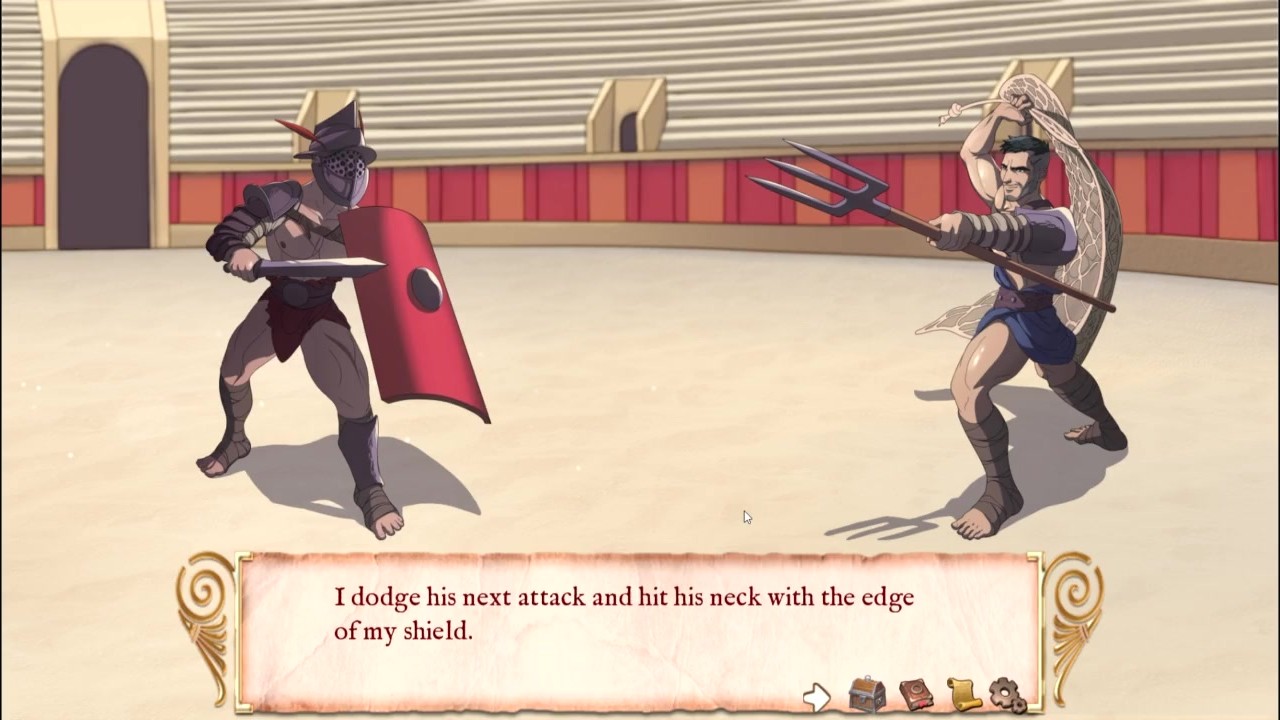This screenshot has height=720, width=1280.
Task: Open the treasure chest inventory icon
Action: (x=866, y=694)
